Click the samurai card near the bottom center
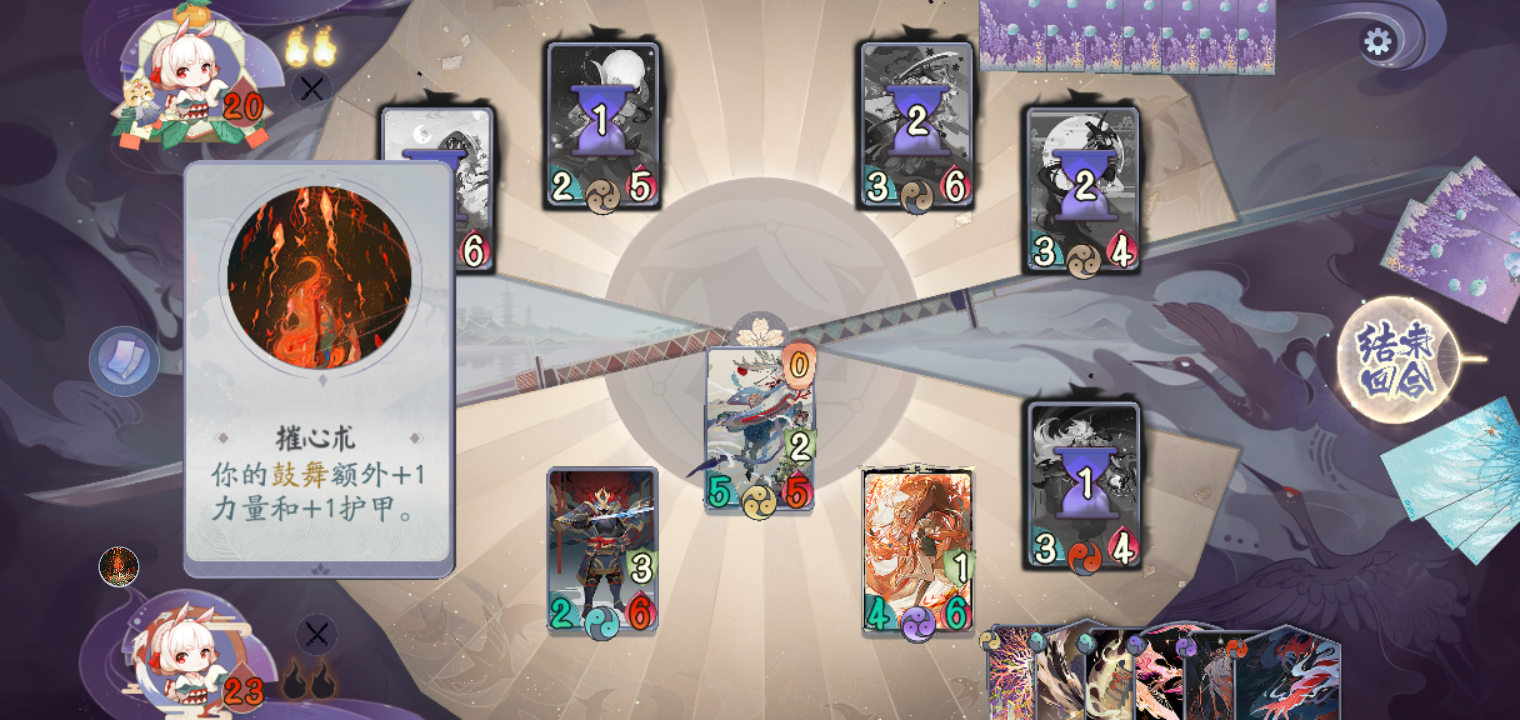Screen dimensions: 1520x720 [600, 550]
